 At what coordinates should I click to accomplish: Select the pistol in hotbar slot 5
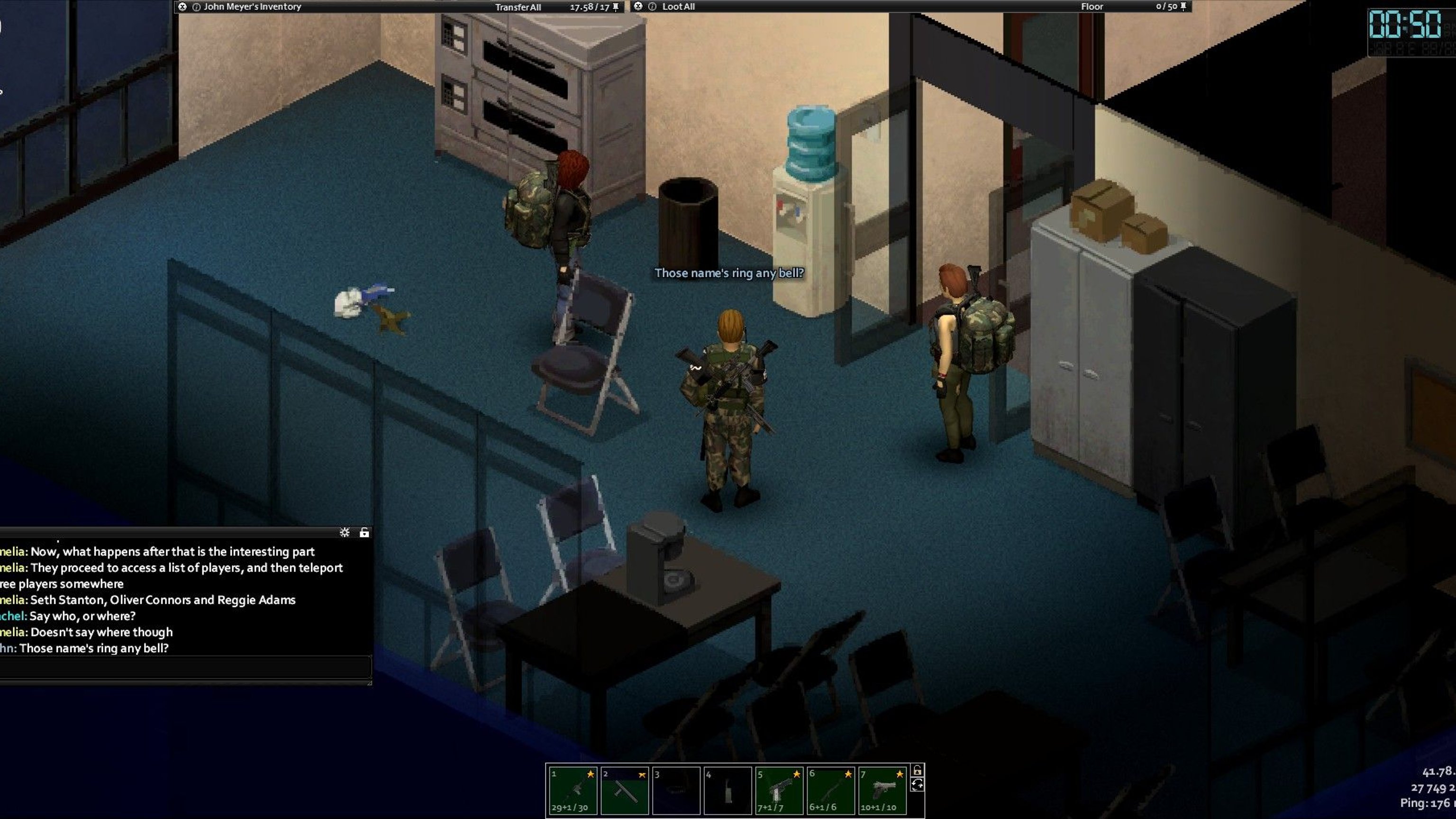(x=779, y=790)
